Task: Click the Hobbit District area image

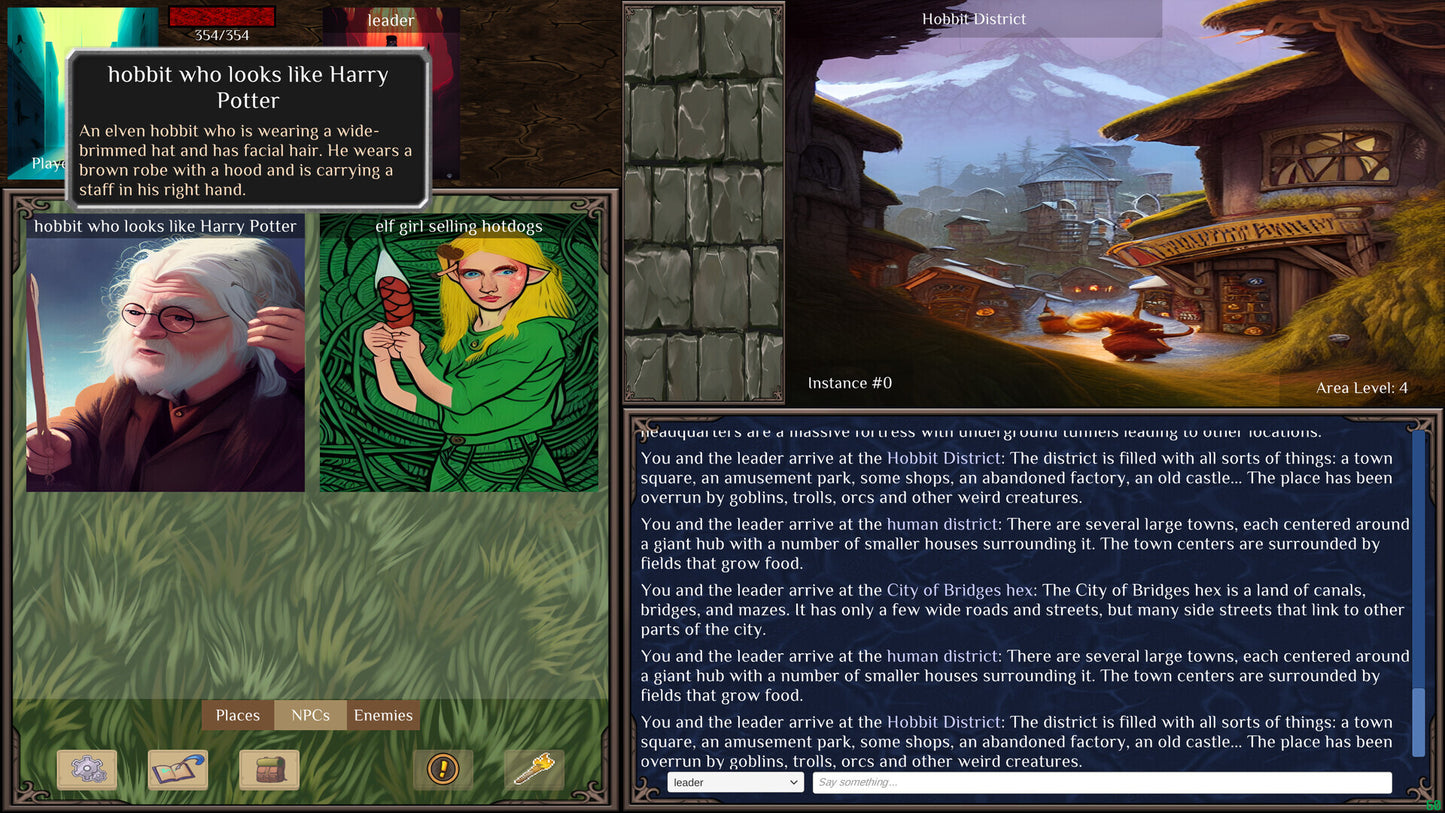Action: click(1100, 200)
